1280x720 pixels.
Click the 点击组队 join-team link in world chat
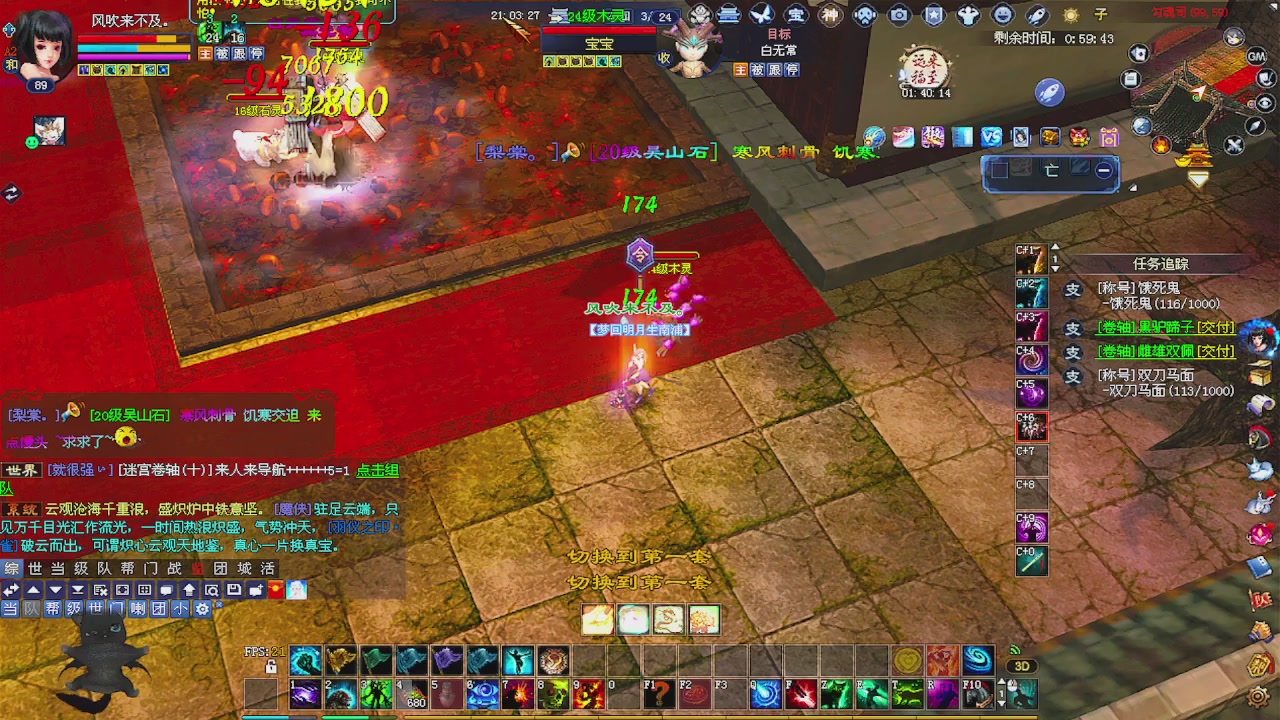[378, 470]
